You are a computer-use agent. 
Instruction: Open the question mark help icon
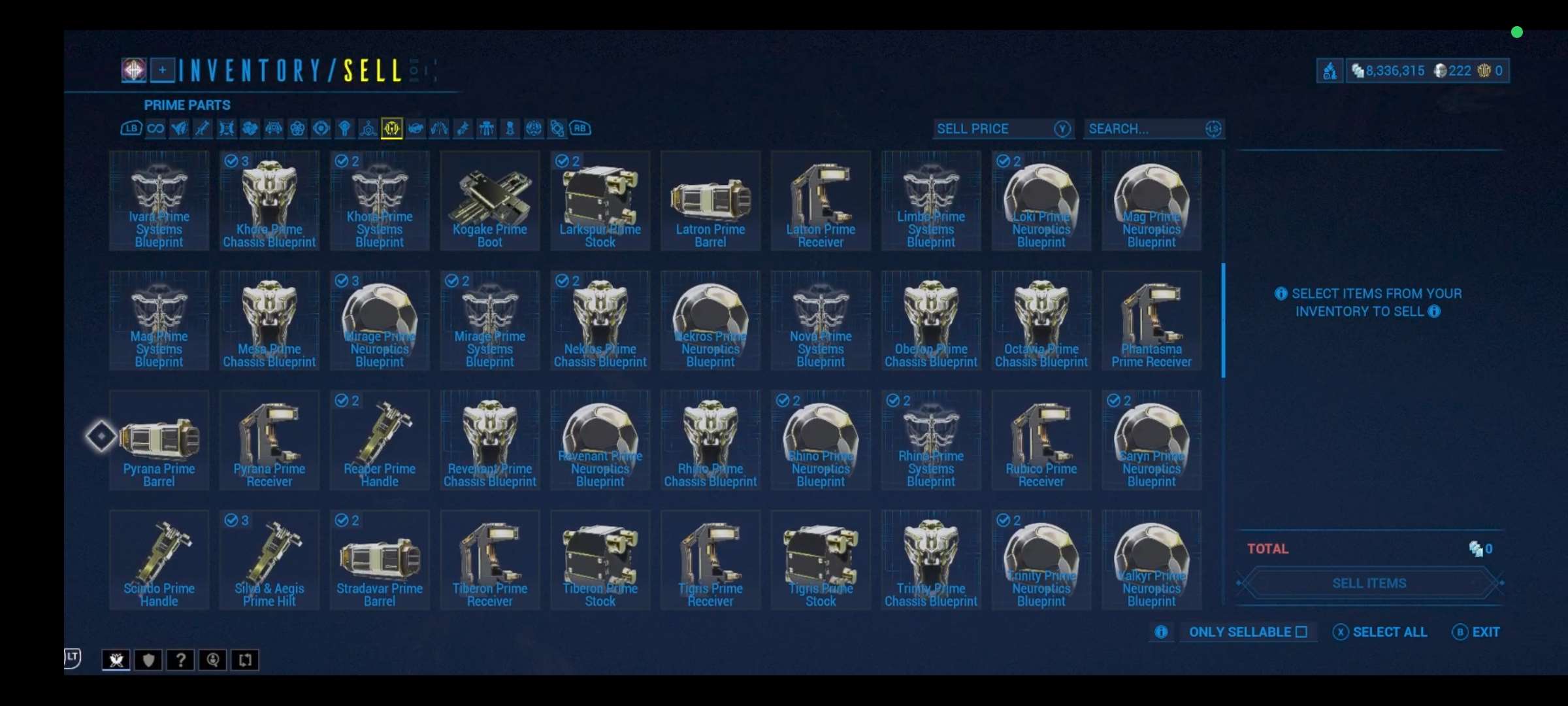click(180, 660)
